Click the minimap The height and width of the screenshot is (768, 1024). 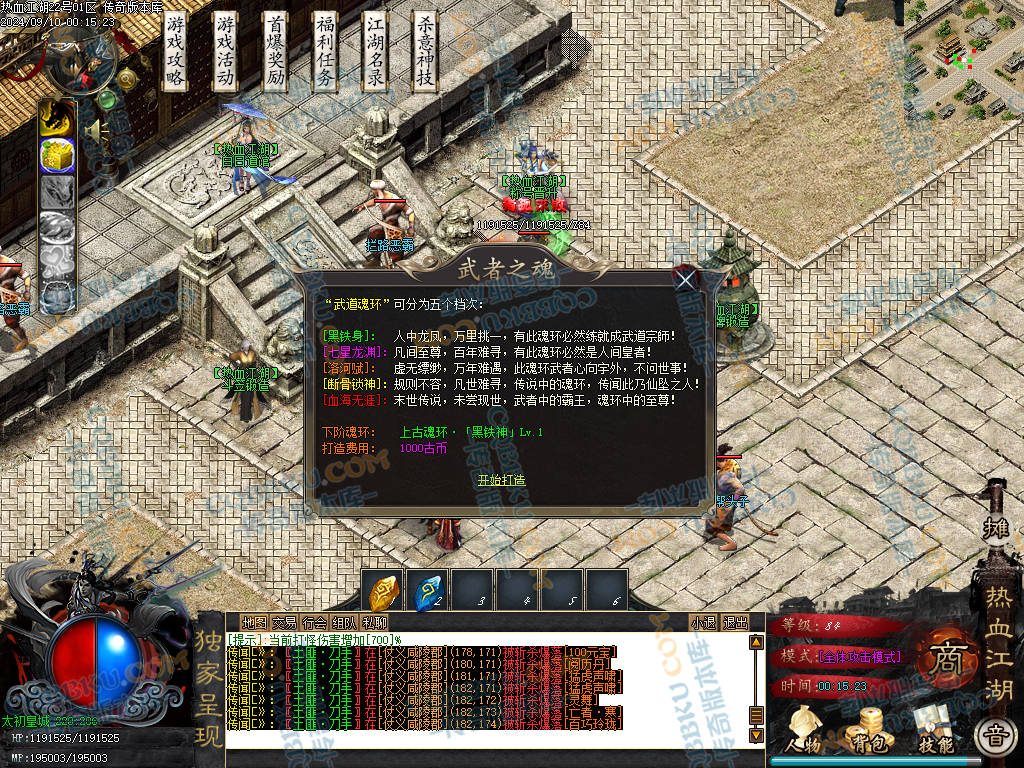(x=964, y=56)
